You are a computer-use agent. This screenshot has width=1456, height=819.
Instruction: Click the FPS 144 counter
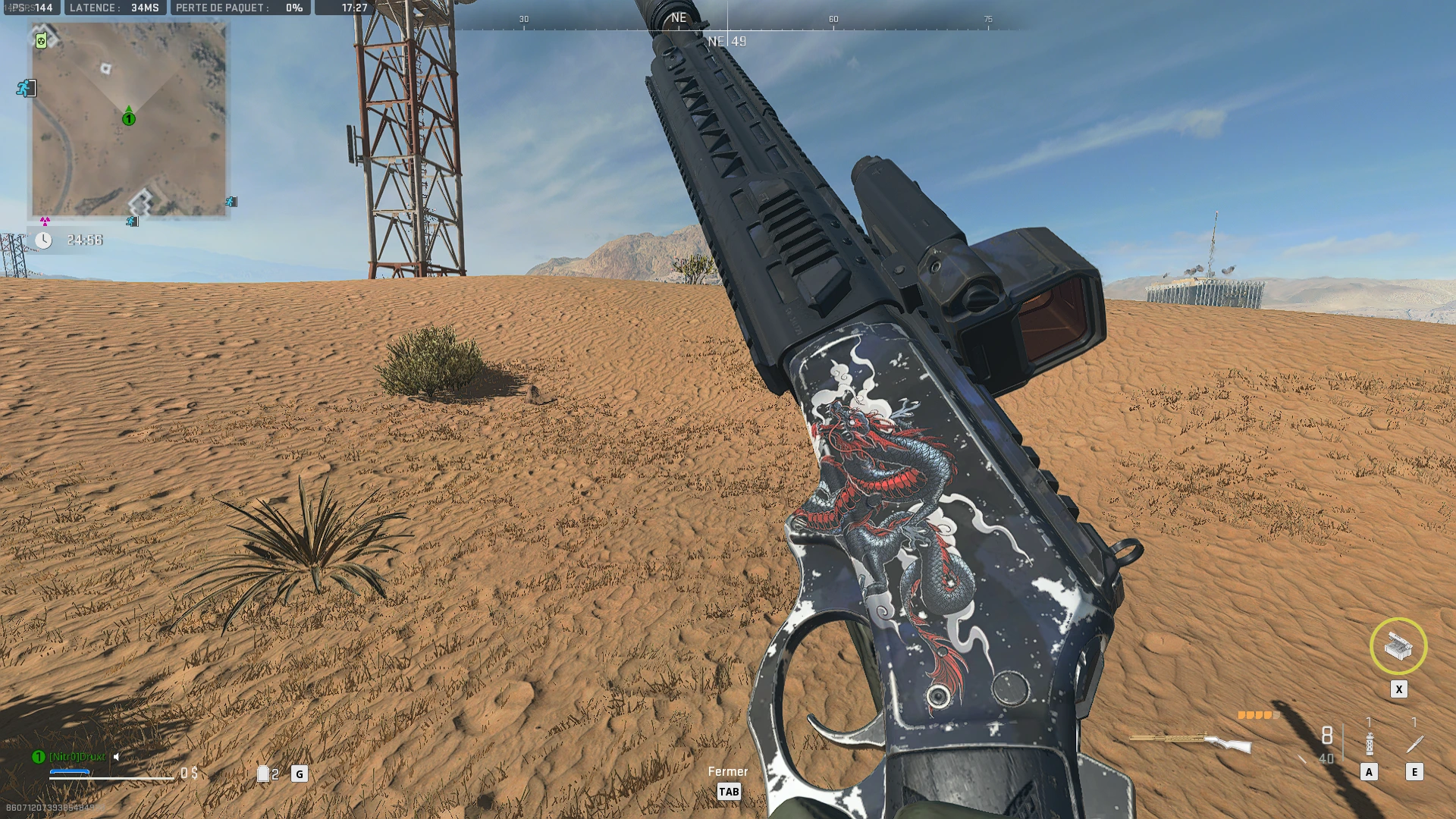pyautogui.click(x=29, y=9)
